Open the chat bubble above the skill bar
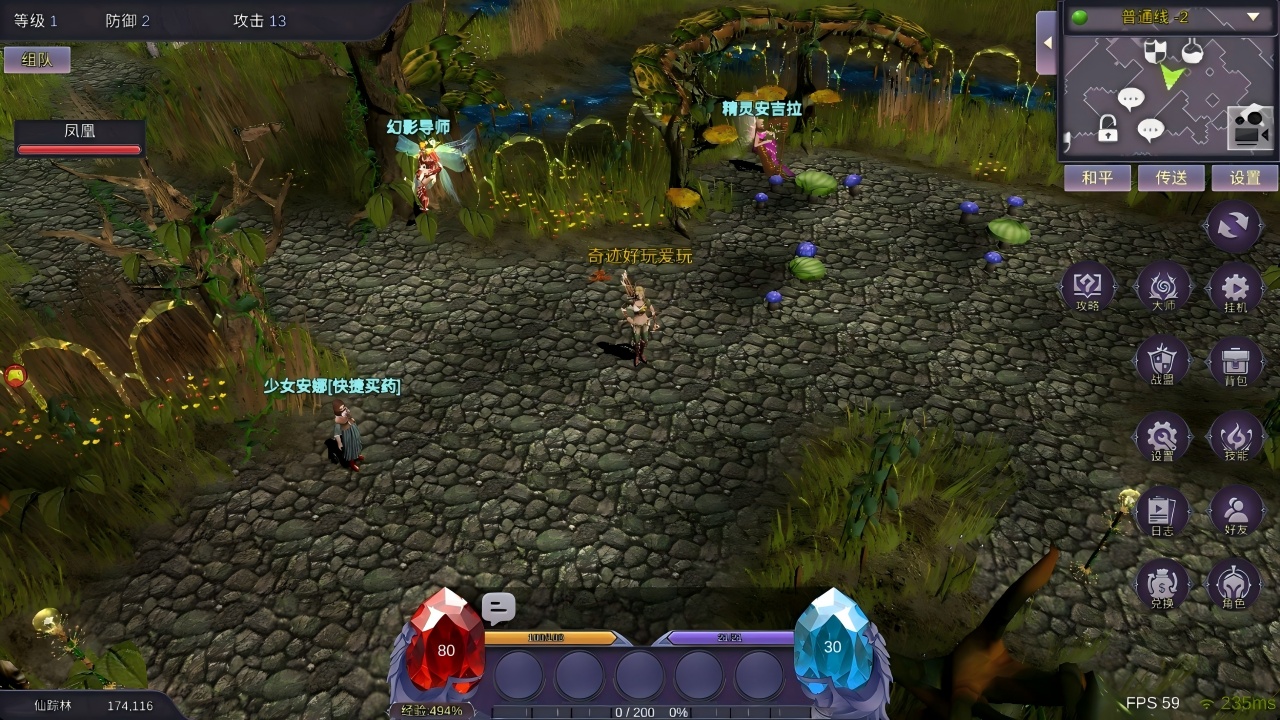This screenshot has height=720, width=1280. tap(498, 608)
